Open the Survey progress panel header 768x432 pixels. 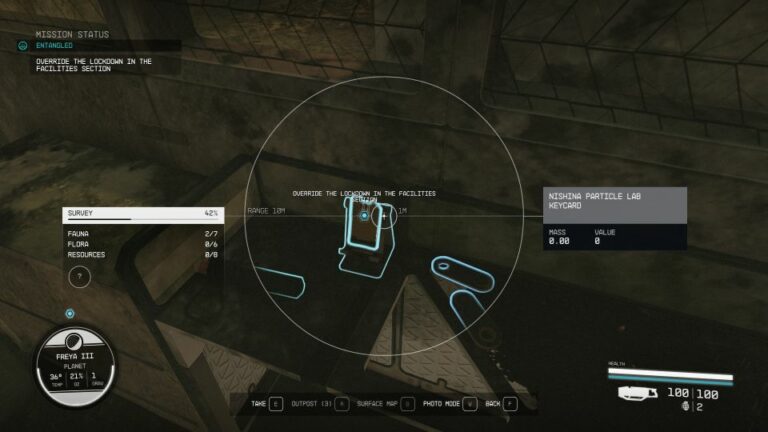click(142, 213)
